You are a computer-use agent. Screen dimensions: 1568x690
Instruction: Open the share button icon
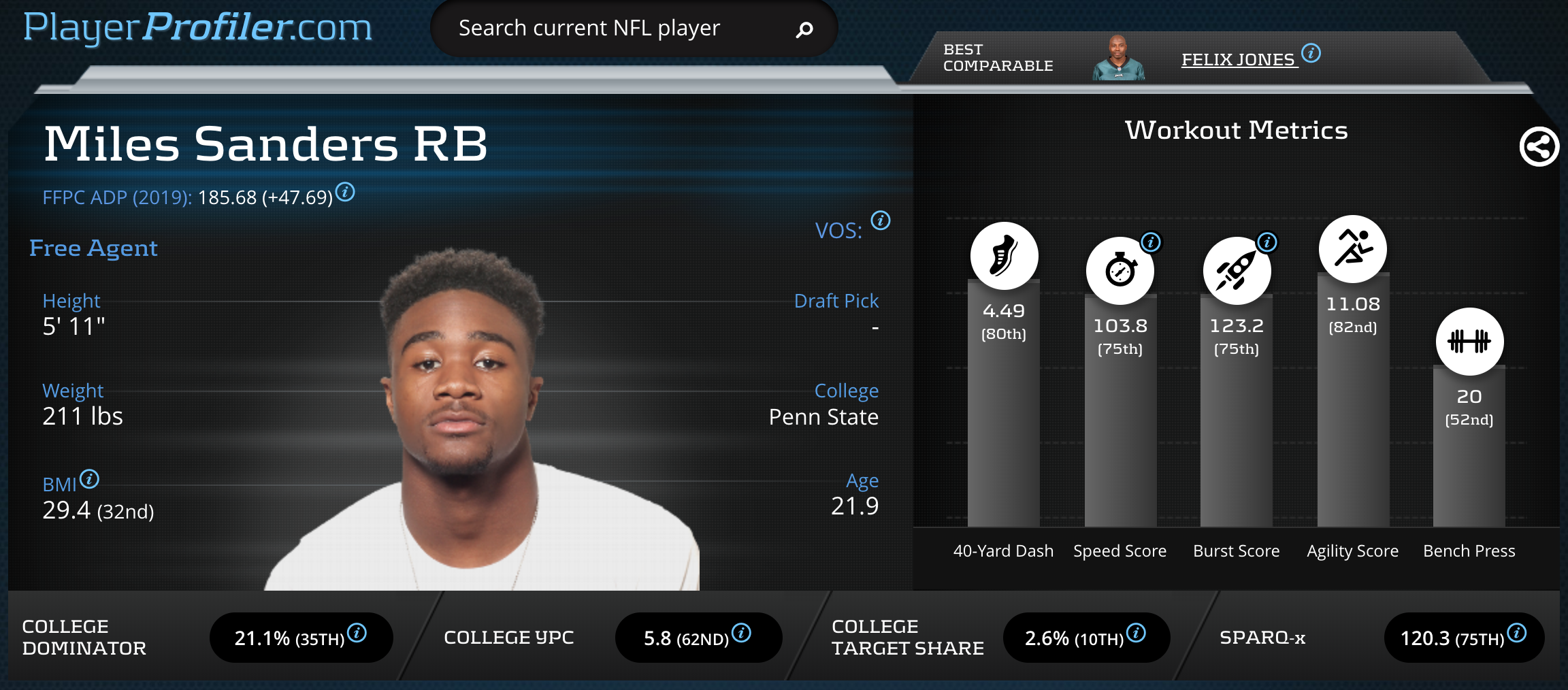(x=1539, y=146)
